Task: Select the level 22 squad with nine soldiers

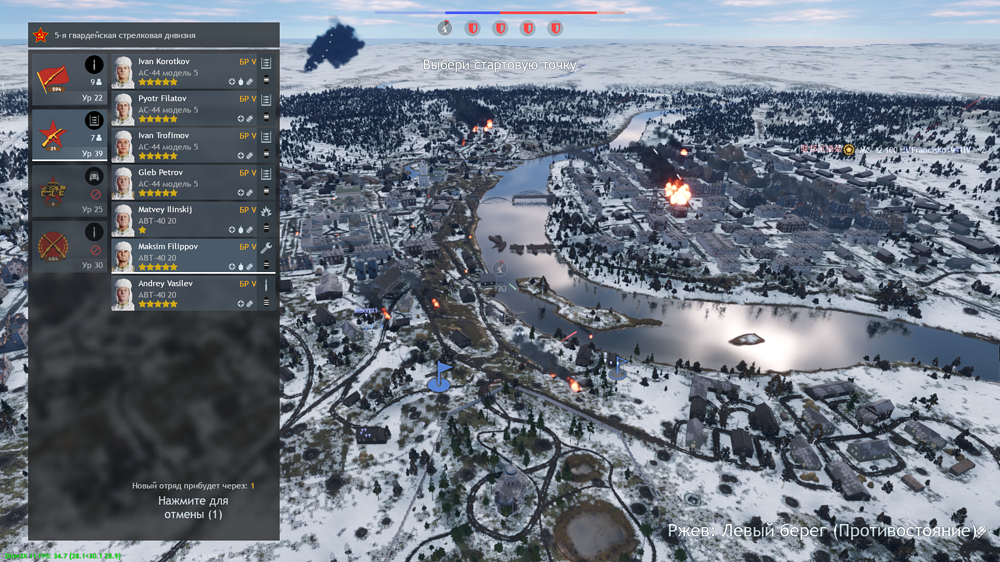Action: (69, 78)
